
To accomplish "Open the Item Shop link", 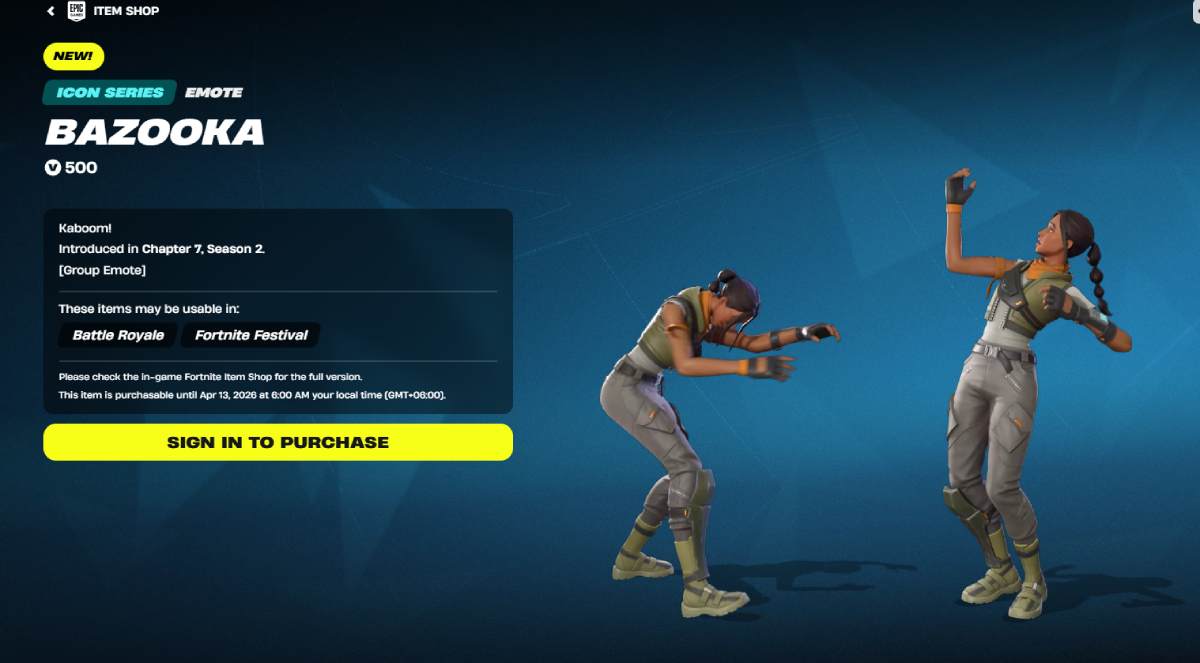I will 126,11.
